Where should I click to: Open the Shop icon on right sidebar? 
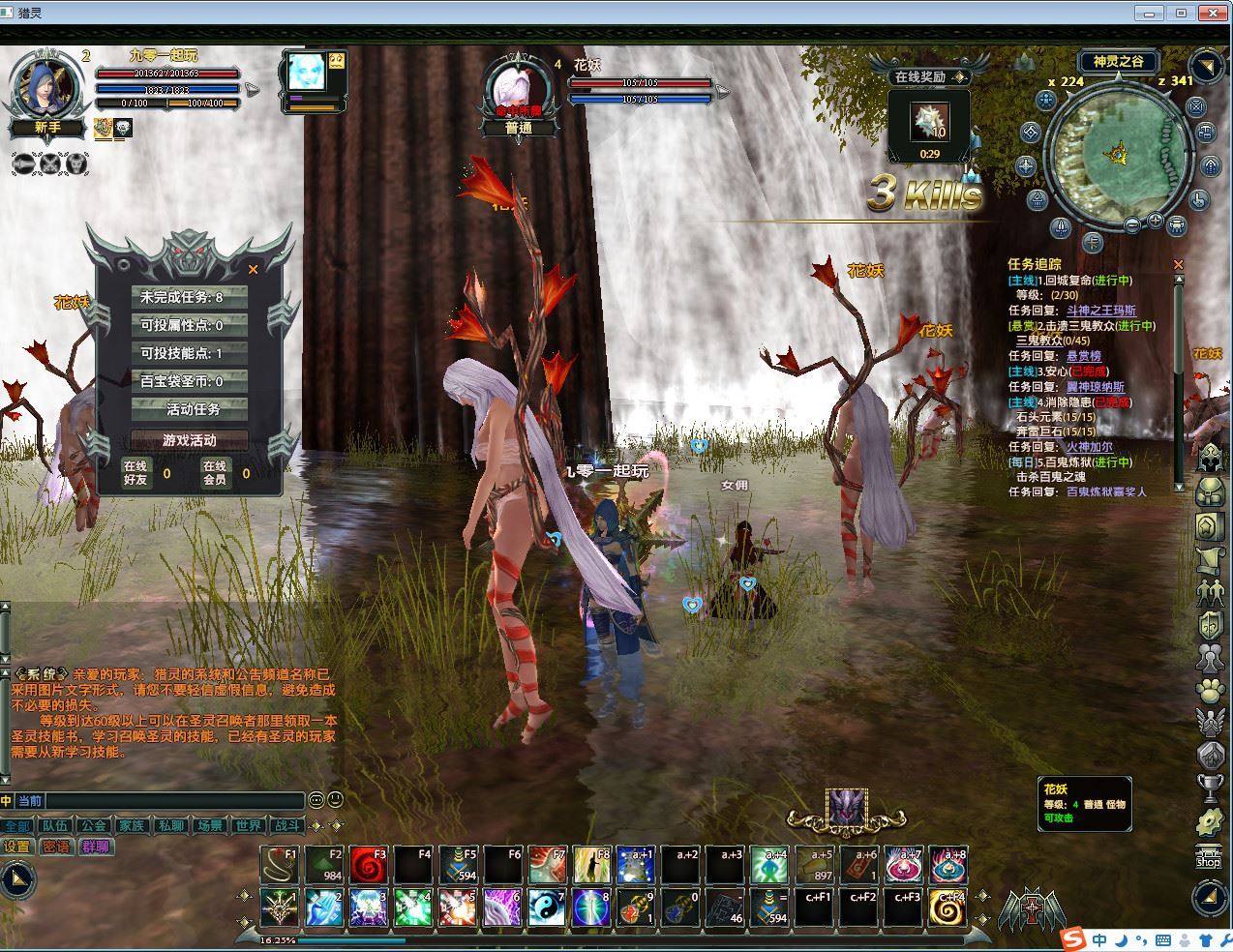pos(1209,856)
